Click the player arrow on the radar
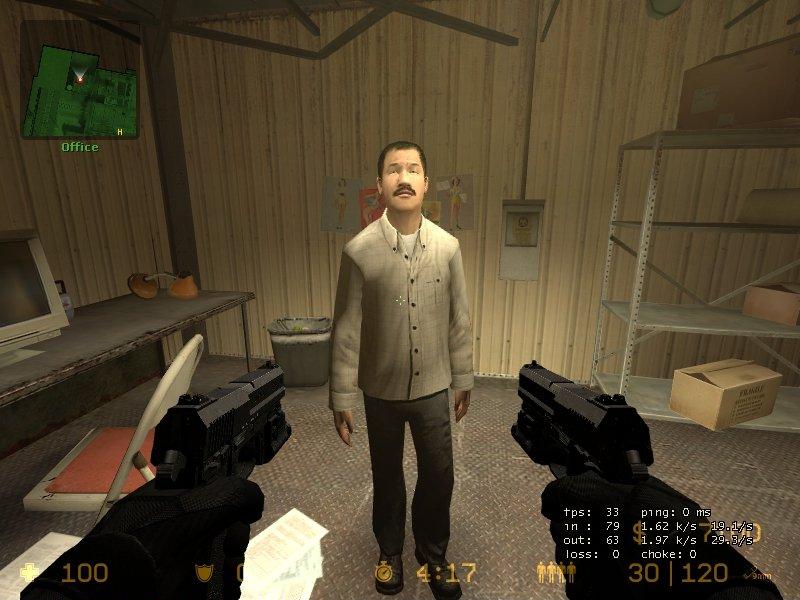Viewport: 800px width, 600px height. [x=79, y=75]
